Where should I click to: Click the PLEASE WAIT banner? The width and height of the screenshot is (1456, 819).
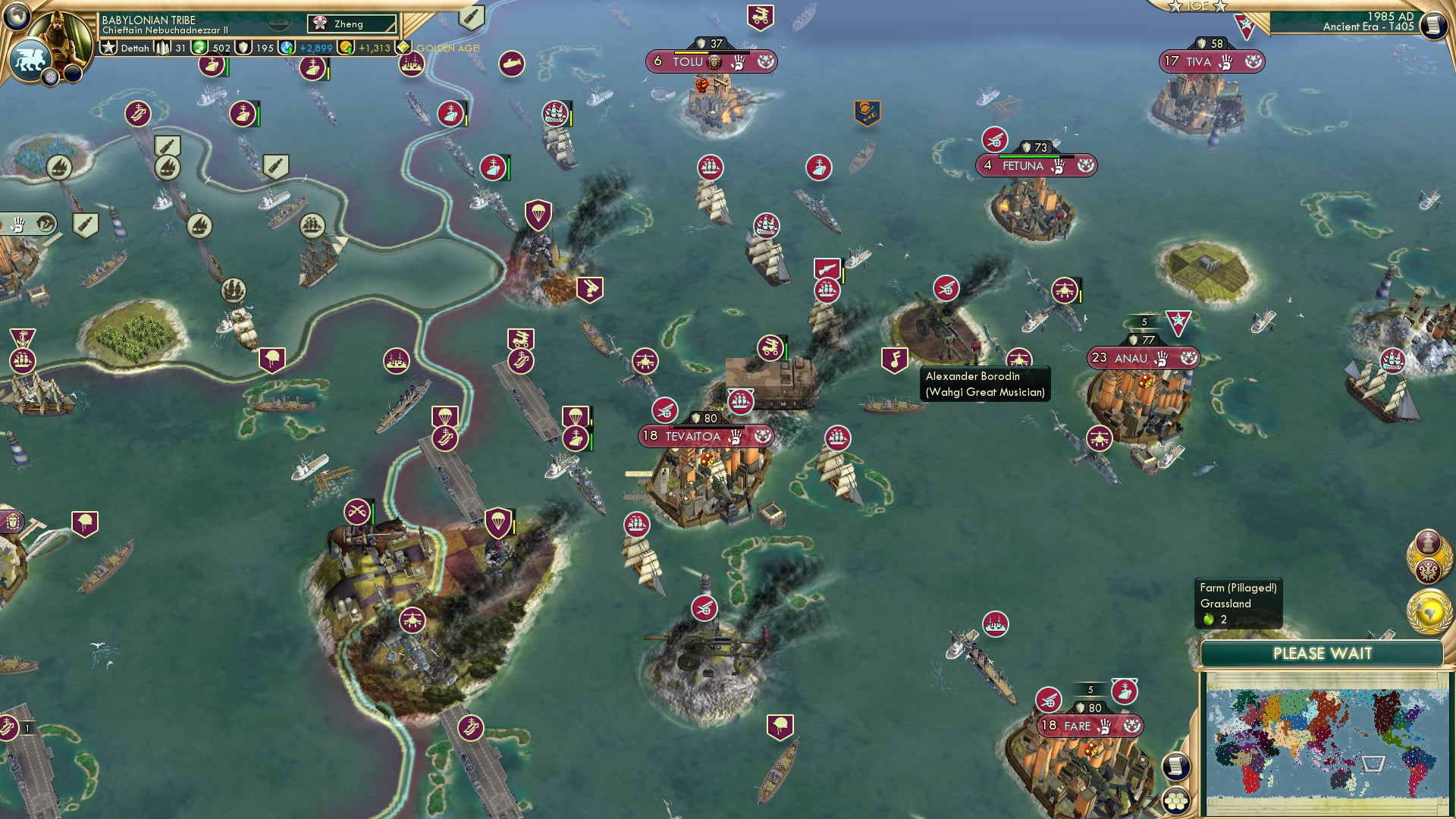point(1323,653)
